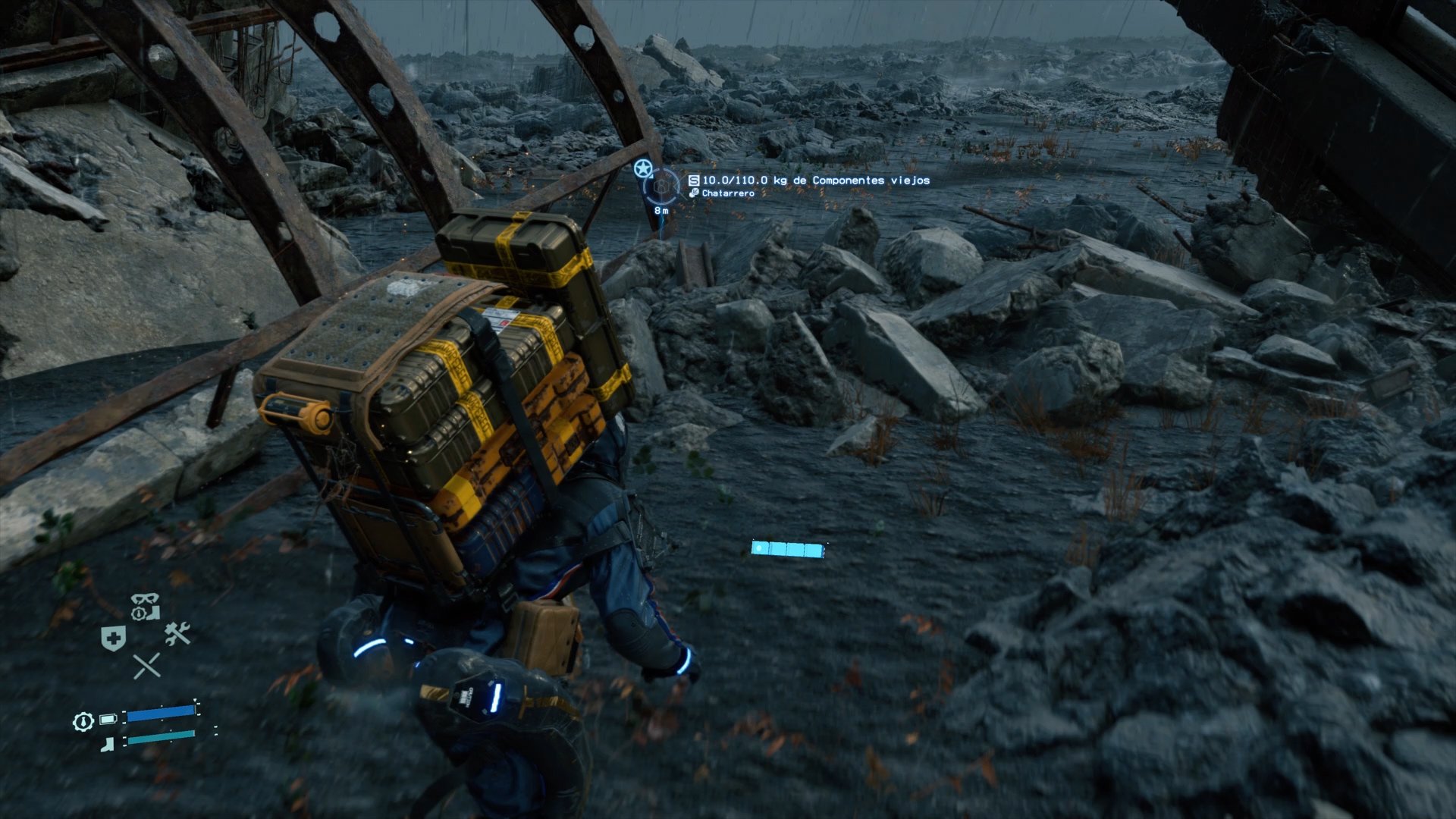This screenshot has width=1456, height=819.
Task: Click the gear-and-boot equipment icon
Action: click(x=146, y=613)
